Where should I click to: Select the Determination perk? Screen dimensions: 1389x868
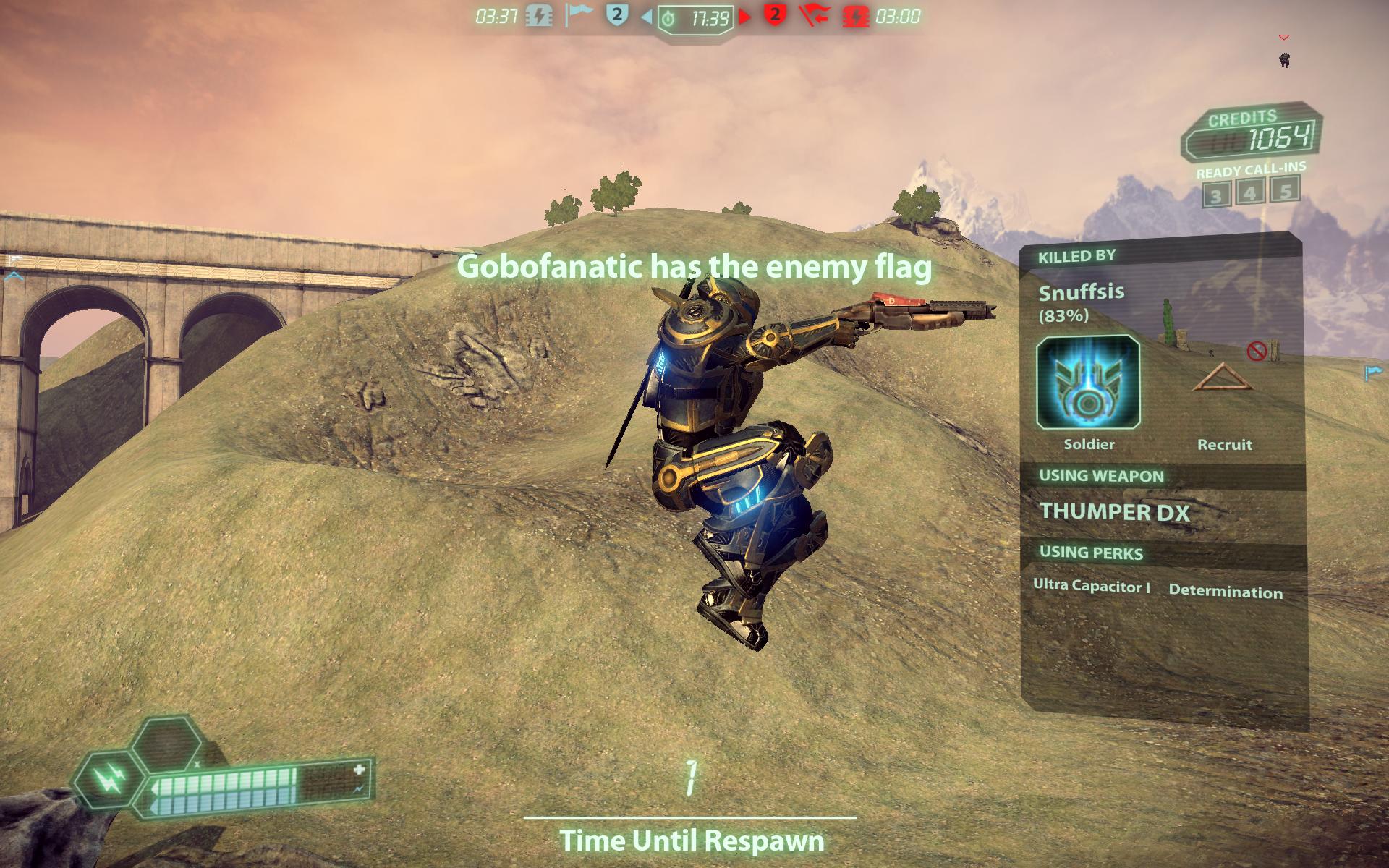(x=1226, y=592)
